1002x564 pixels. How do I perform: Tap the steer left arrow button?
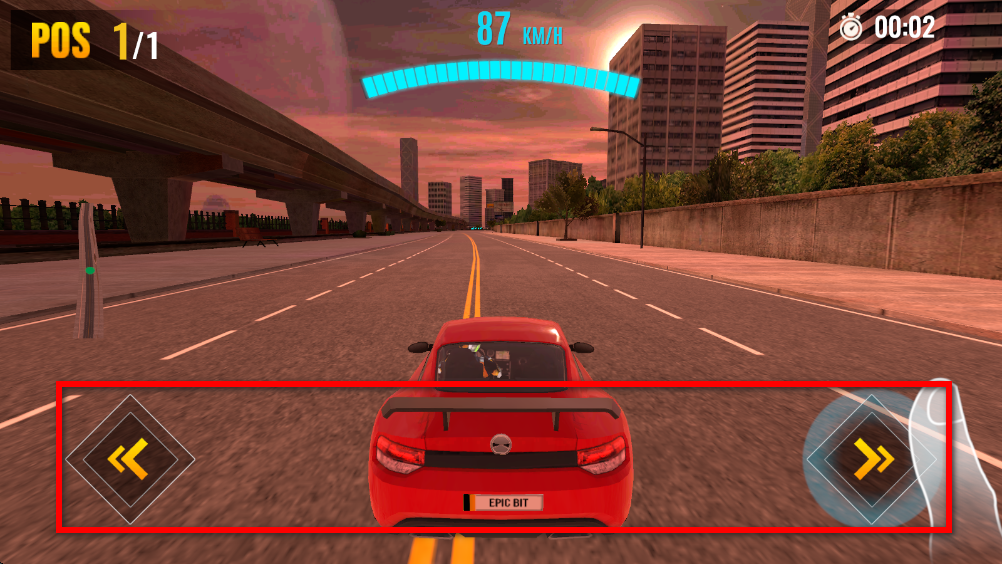click(x=130, y=459)
